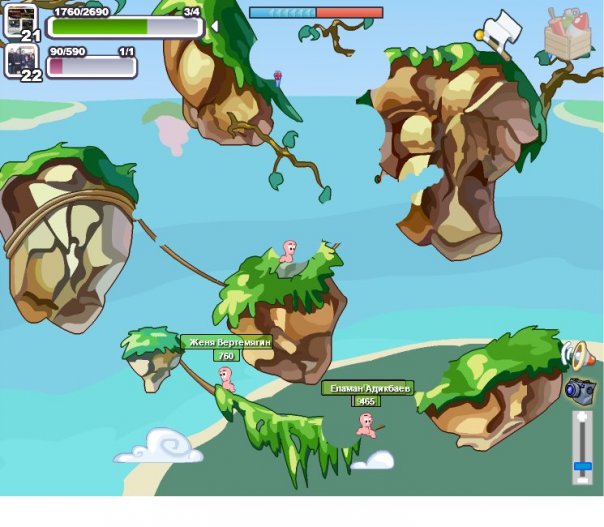Click the white arrow beside the green bar
Screen dimensions: 604x527
pos(214,25)
